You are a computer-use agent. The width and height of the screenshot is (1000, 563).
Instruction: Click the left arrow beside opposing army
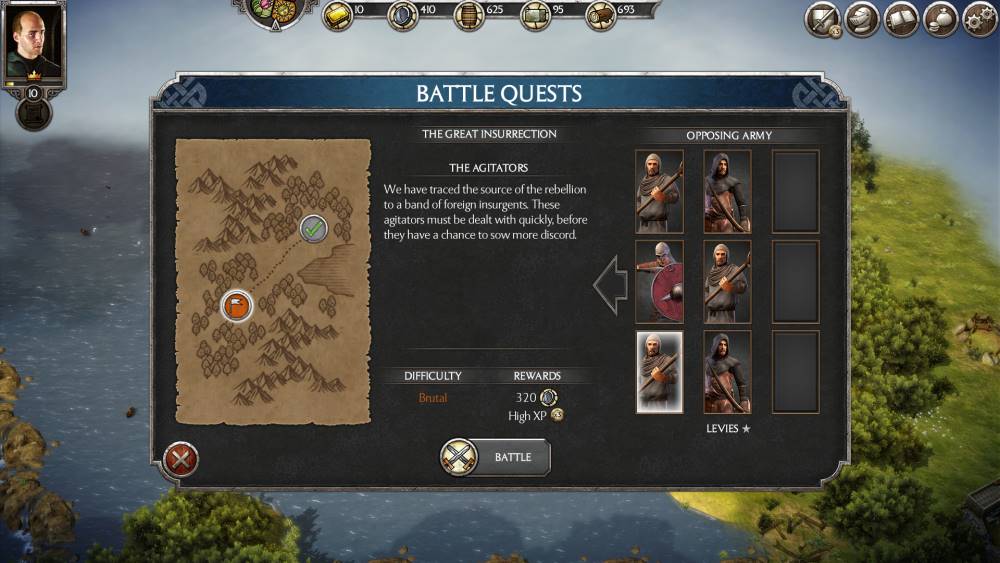coord(609,285)
